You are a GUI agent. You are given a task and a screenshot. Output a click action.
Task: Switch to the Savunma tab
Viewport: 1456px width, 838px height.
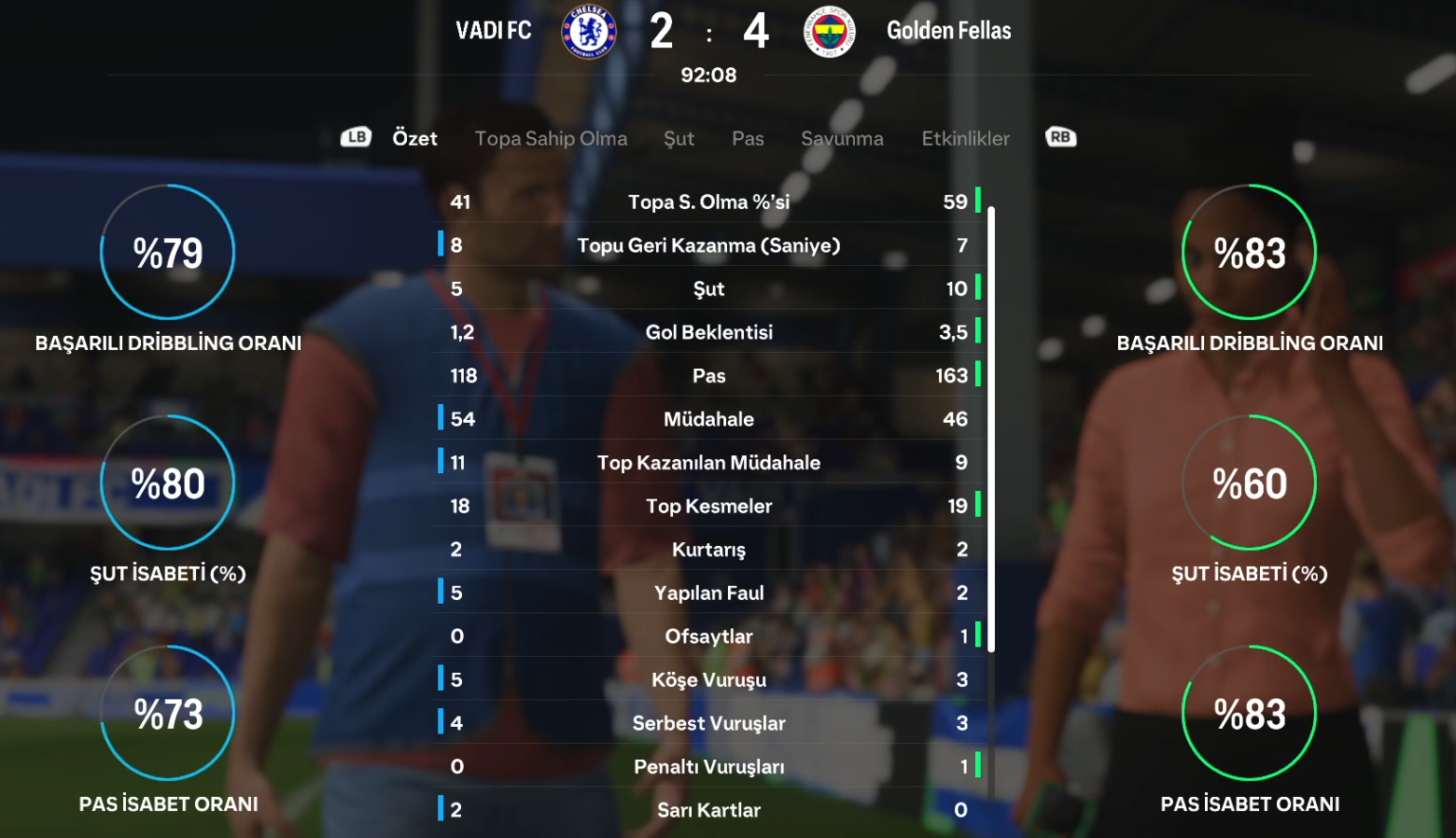point(842,138)
